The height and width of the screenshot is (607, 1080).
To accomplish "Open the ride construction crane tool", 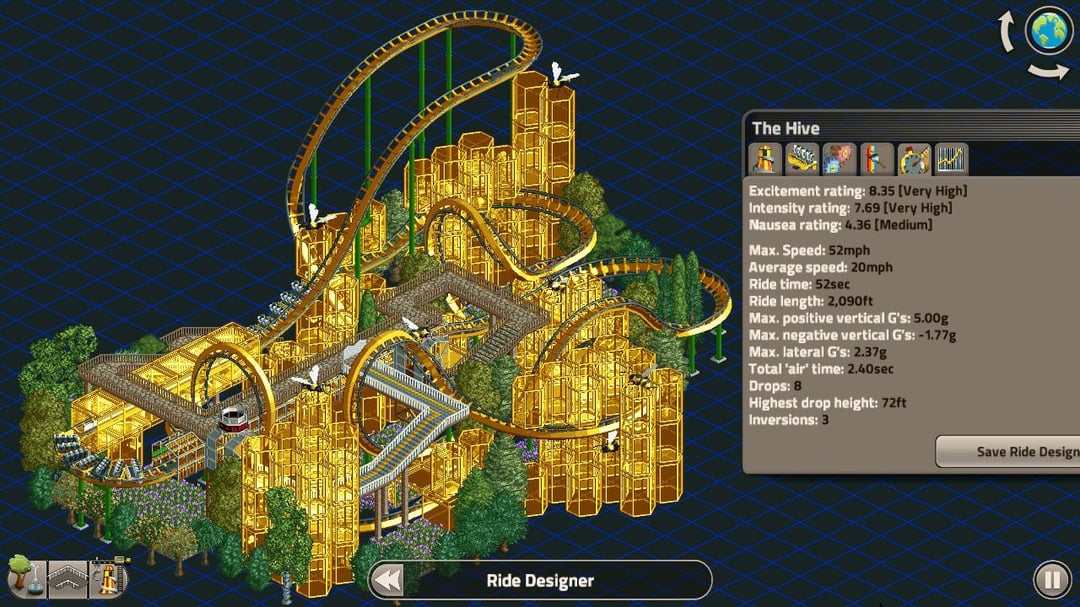I will (x=106, y=576).
